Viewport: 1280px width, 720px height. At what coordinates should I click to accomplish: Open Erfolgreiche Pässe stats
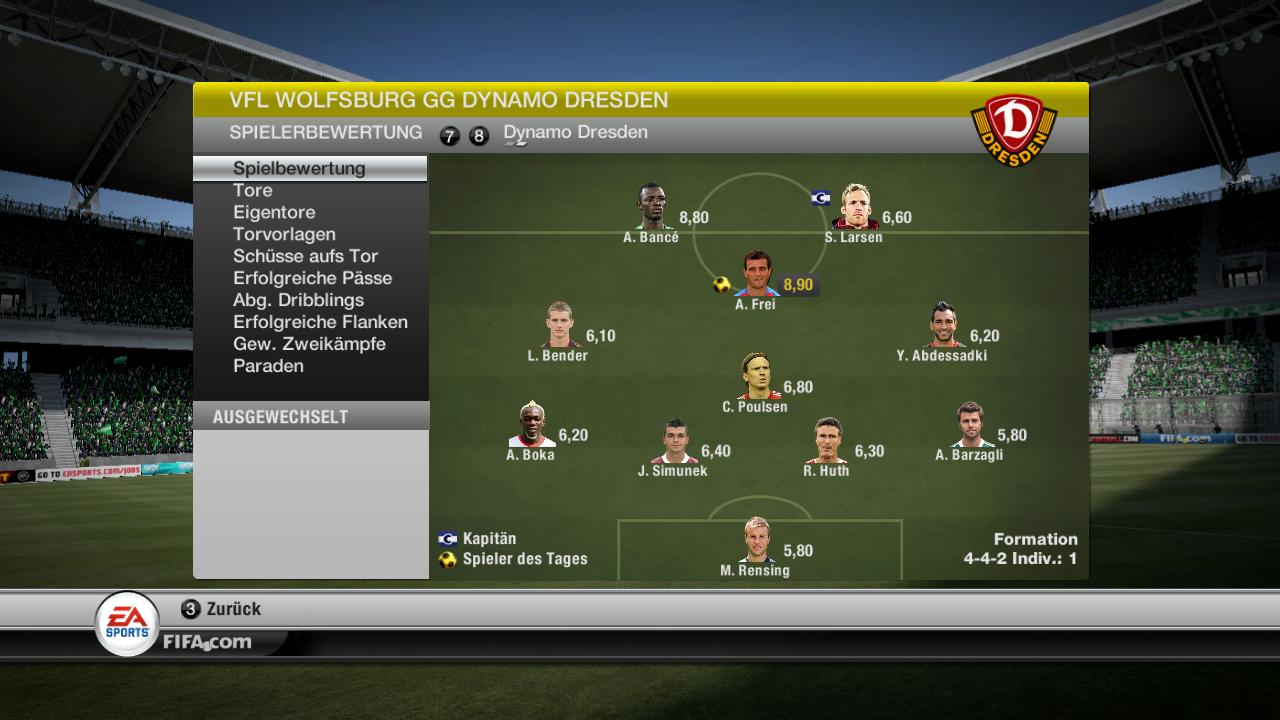point(312,278)
